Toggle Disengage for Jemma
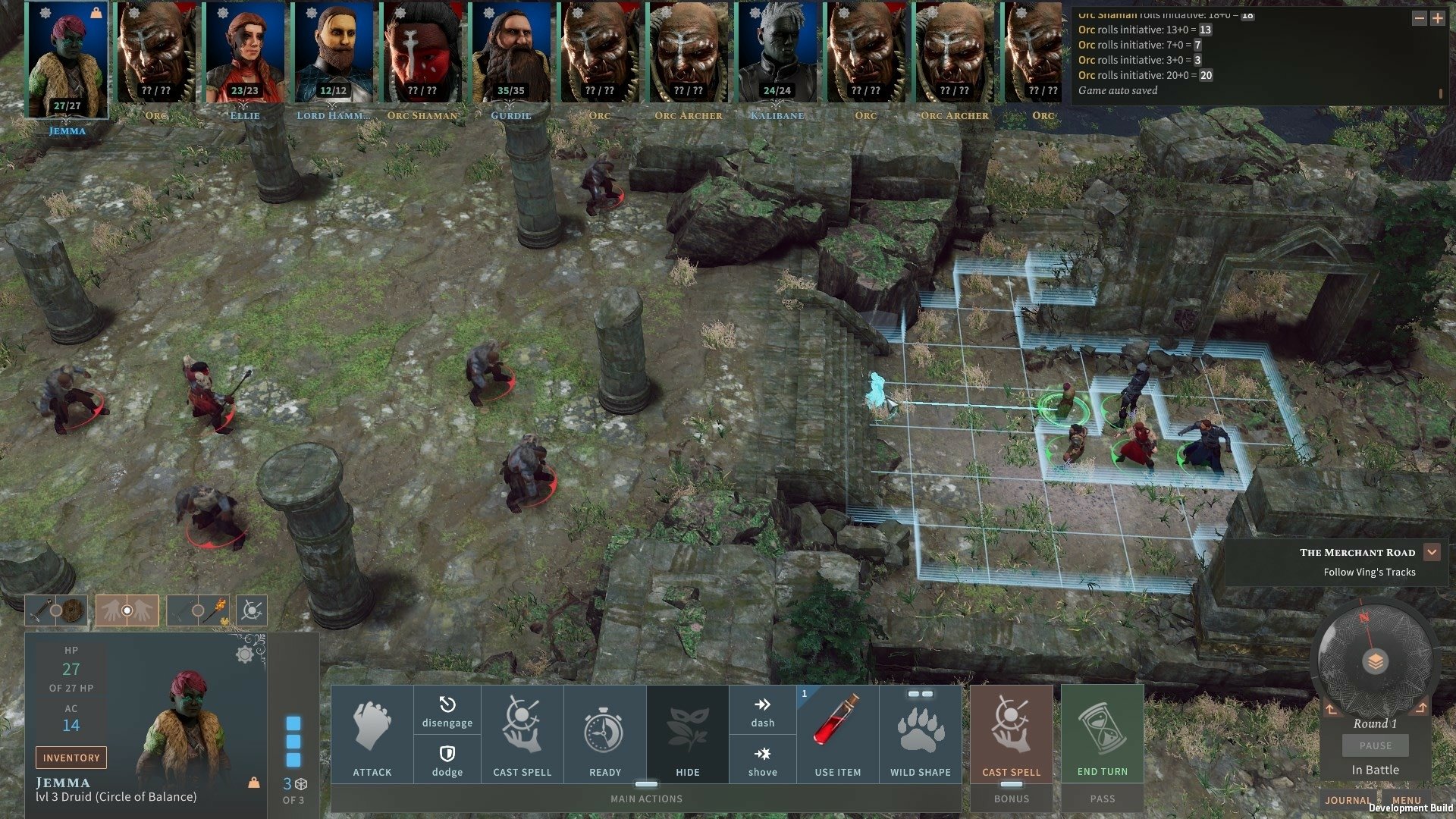 [447, 713]
